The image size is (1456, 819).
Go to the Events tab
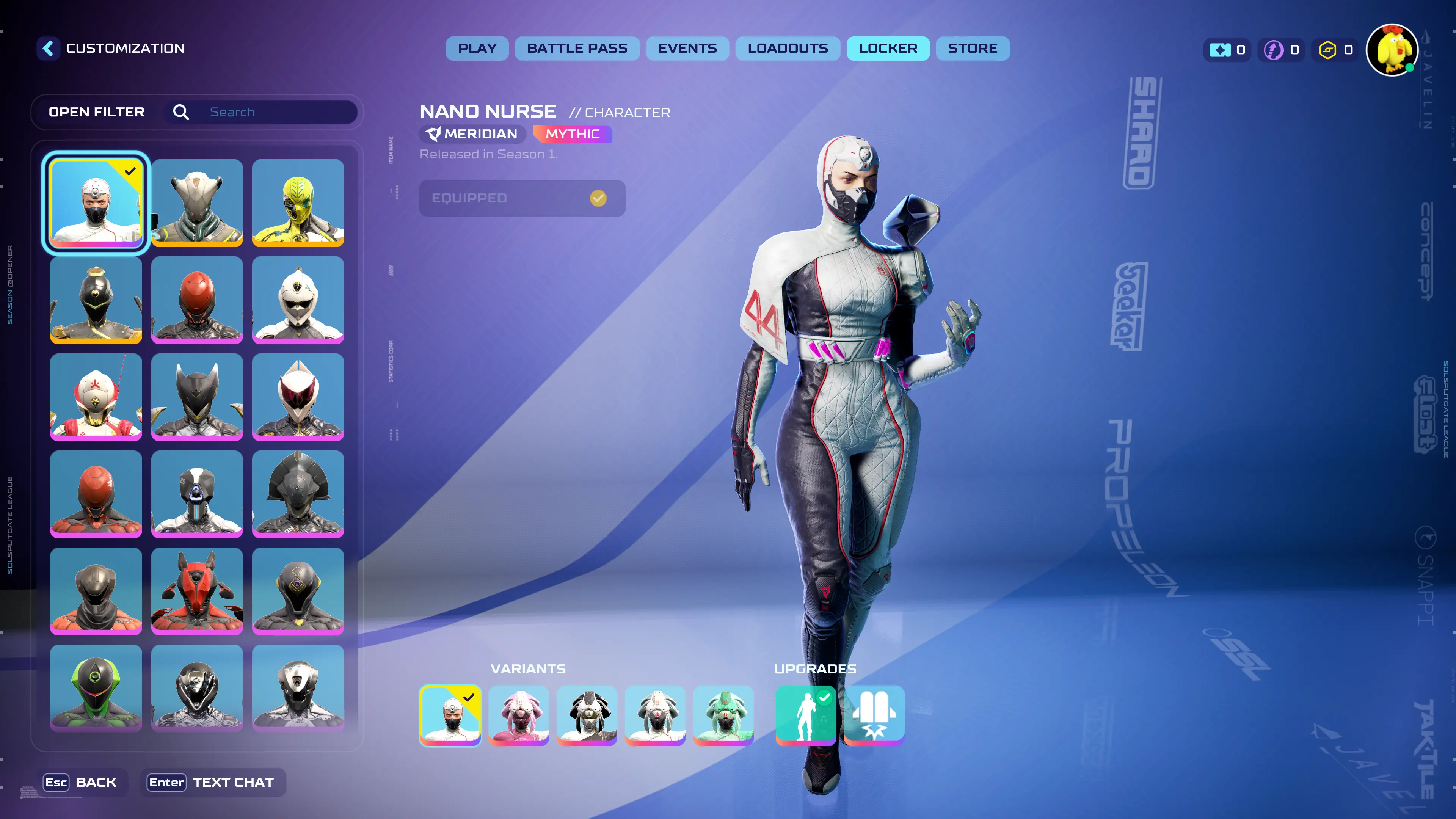[687, 49]
